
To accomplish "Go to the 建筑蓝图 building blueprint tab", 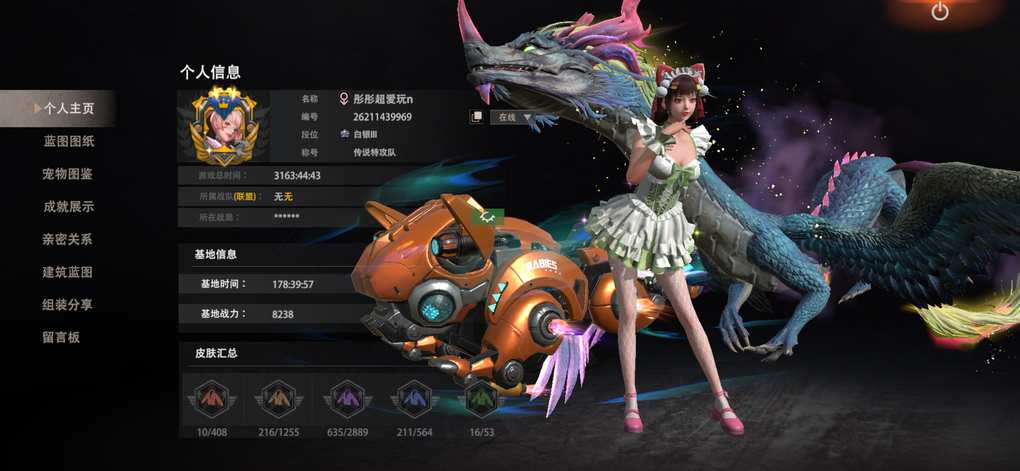I will click(68, 272).
